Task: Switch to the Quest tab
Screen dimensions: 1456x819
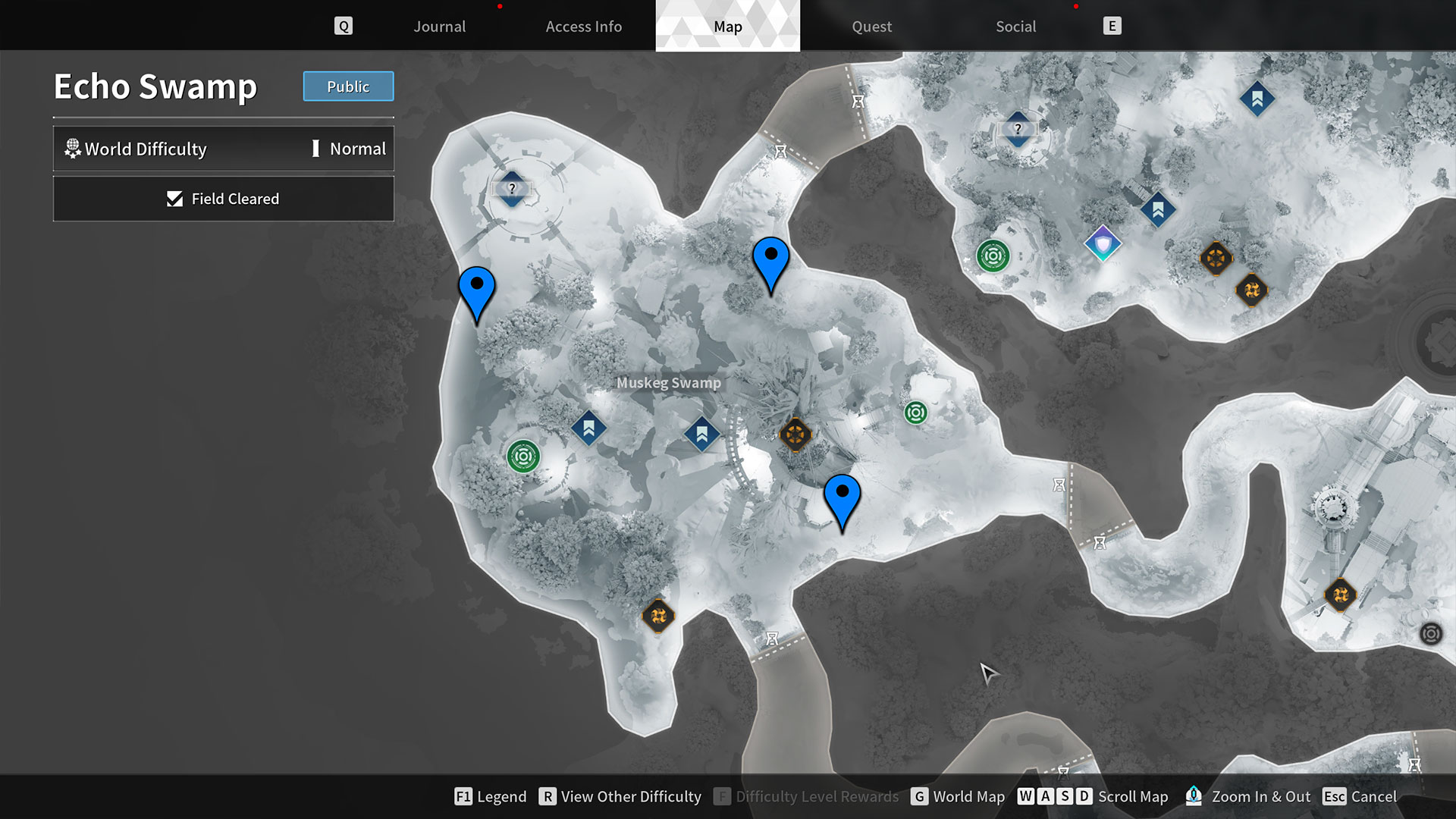Action: coord(871,26)
